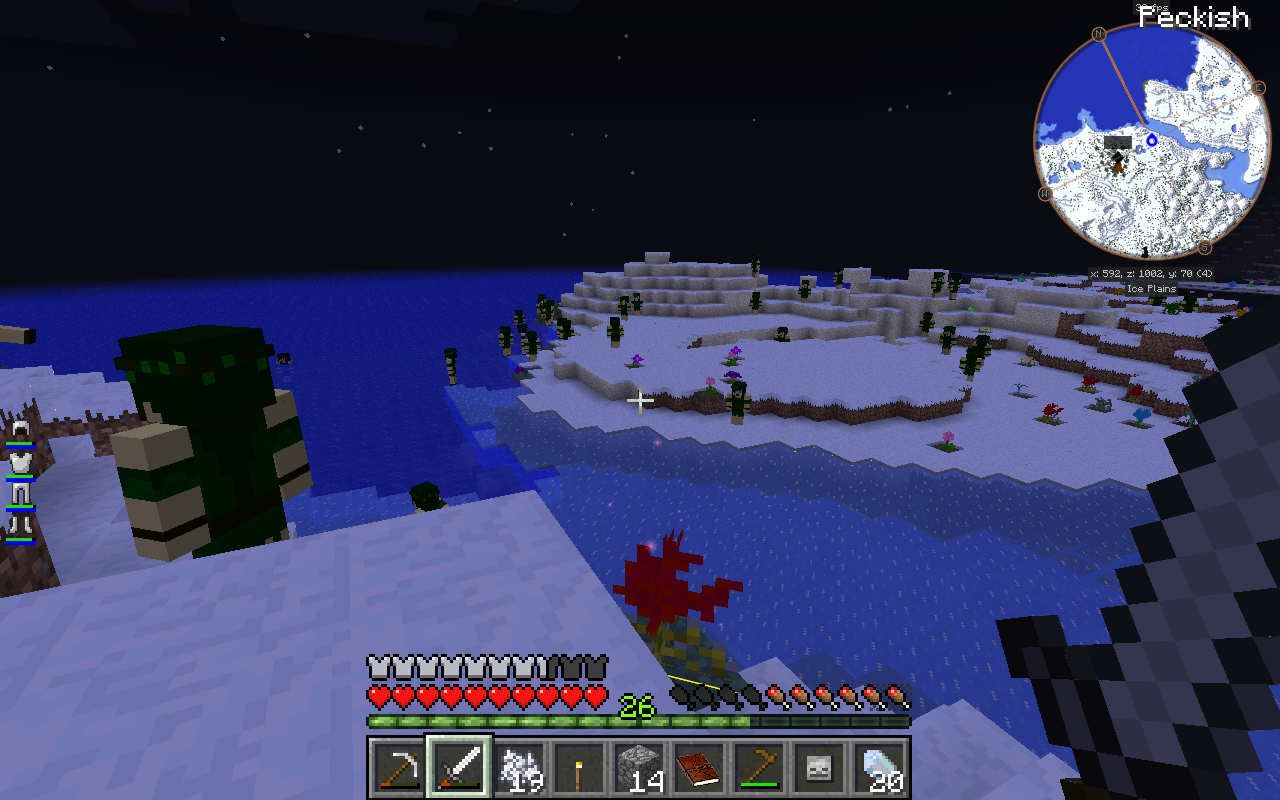Select the skeleton skull hotbar slot
Image resolution: width=1280 pixels, height=800 pixels.
tap(819, 769)
